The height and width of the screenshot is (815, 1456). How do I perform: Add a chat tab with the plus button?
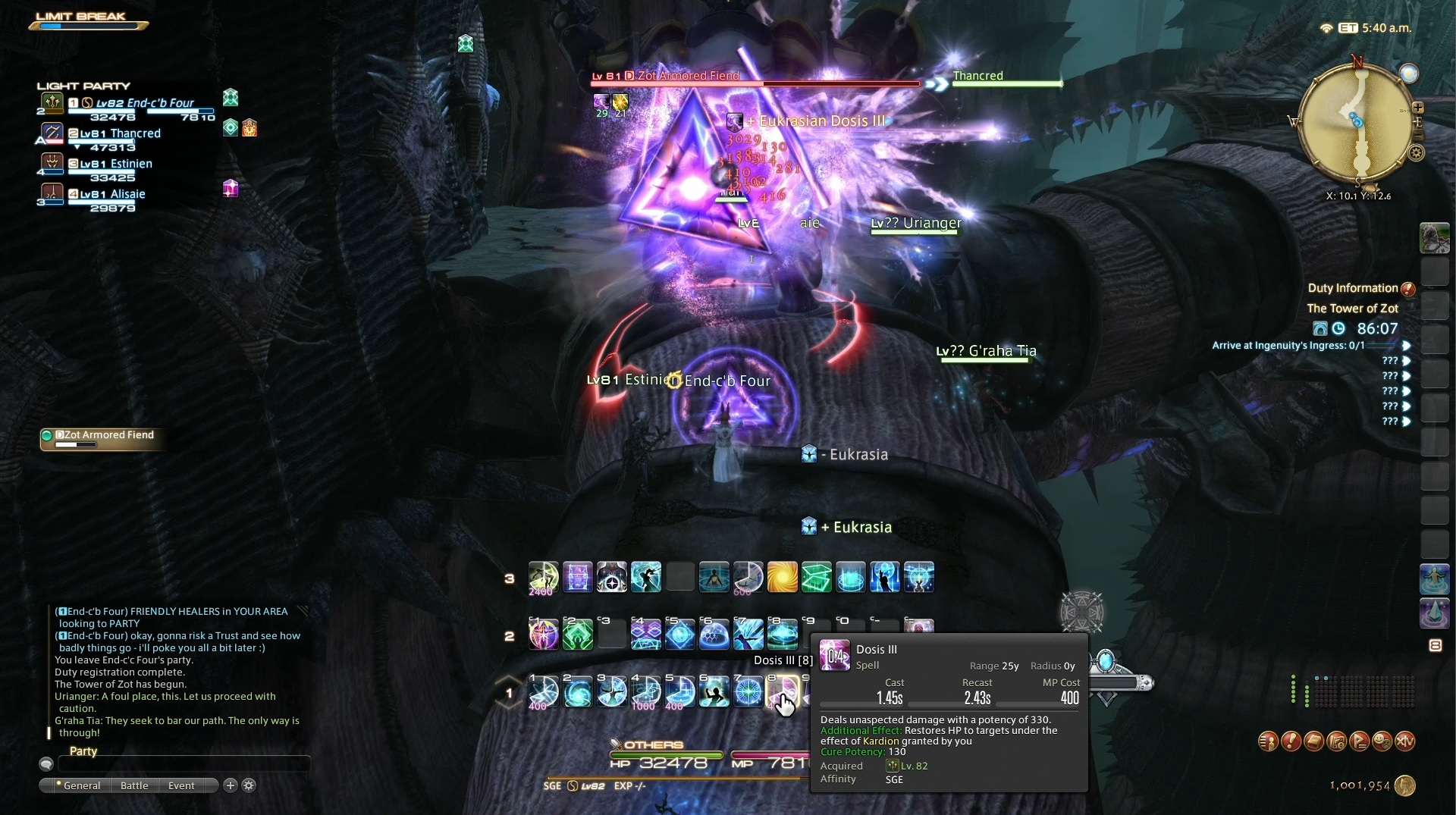click(230, 786)
